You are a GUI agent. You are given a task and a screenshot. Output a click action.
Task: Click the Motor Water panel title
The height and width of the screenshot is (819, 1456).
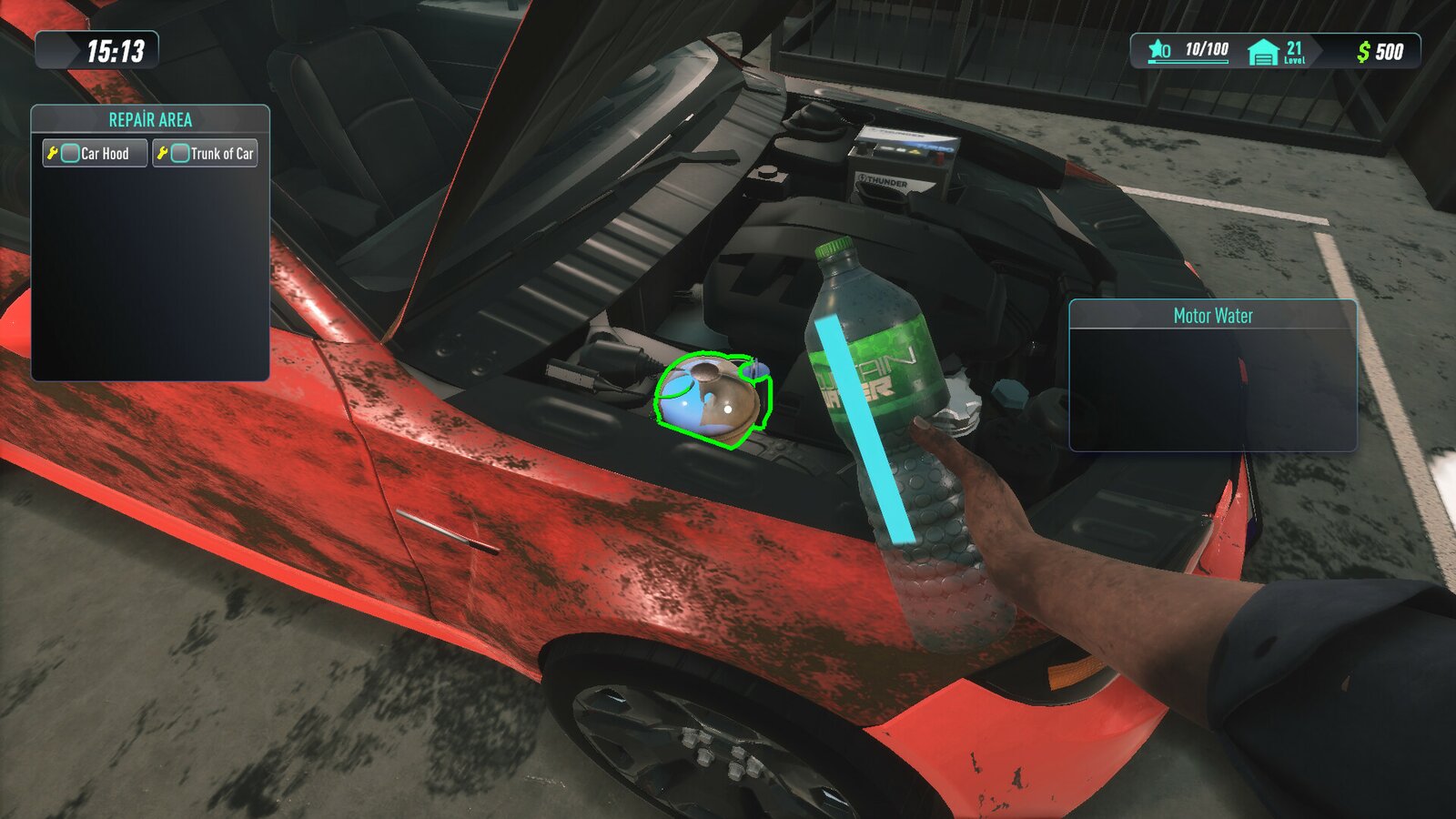click(x=1212, y=317)
